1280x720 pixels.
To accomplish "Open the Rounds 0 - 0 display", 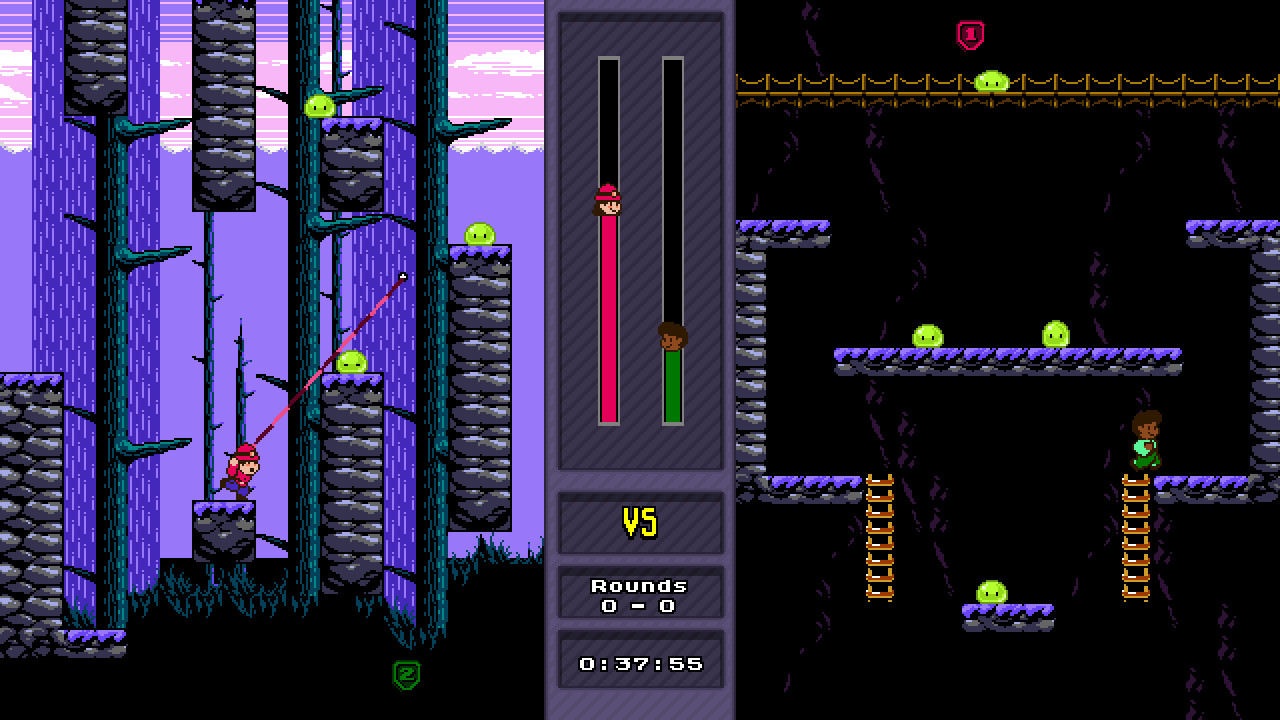I will [x=641, y=591].
